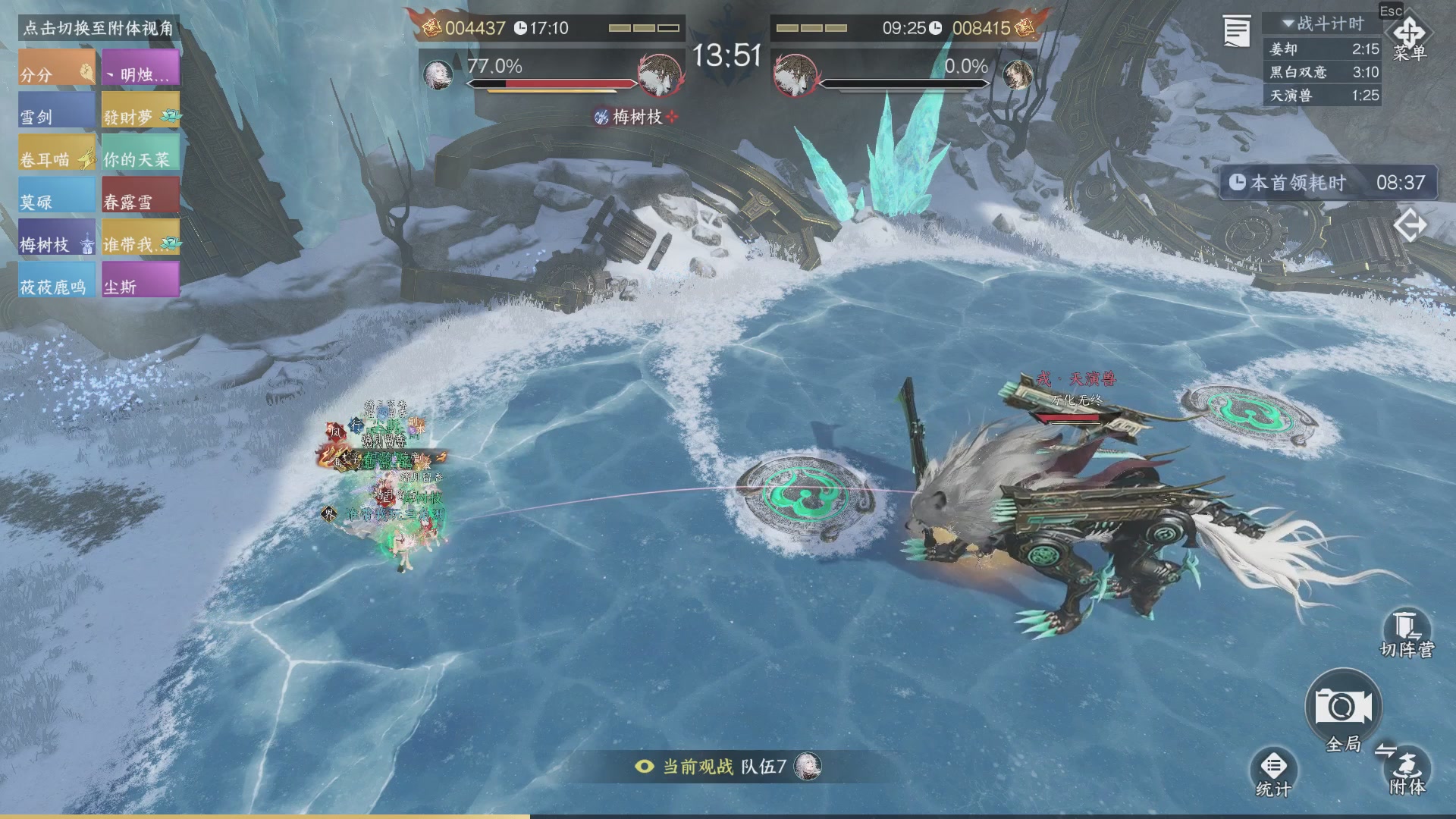
Task: Collapse the 战斗计时 panel
Action: (1288, 24)
